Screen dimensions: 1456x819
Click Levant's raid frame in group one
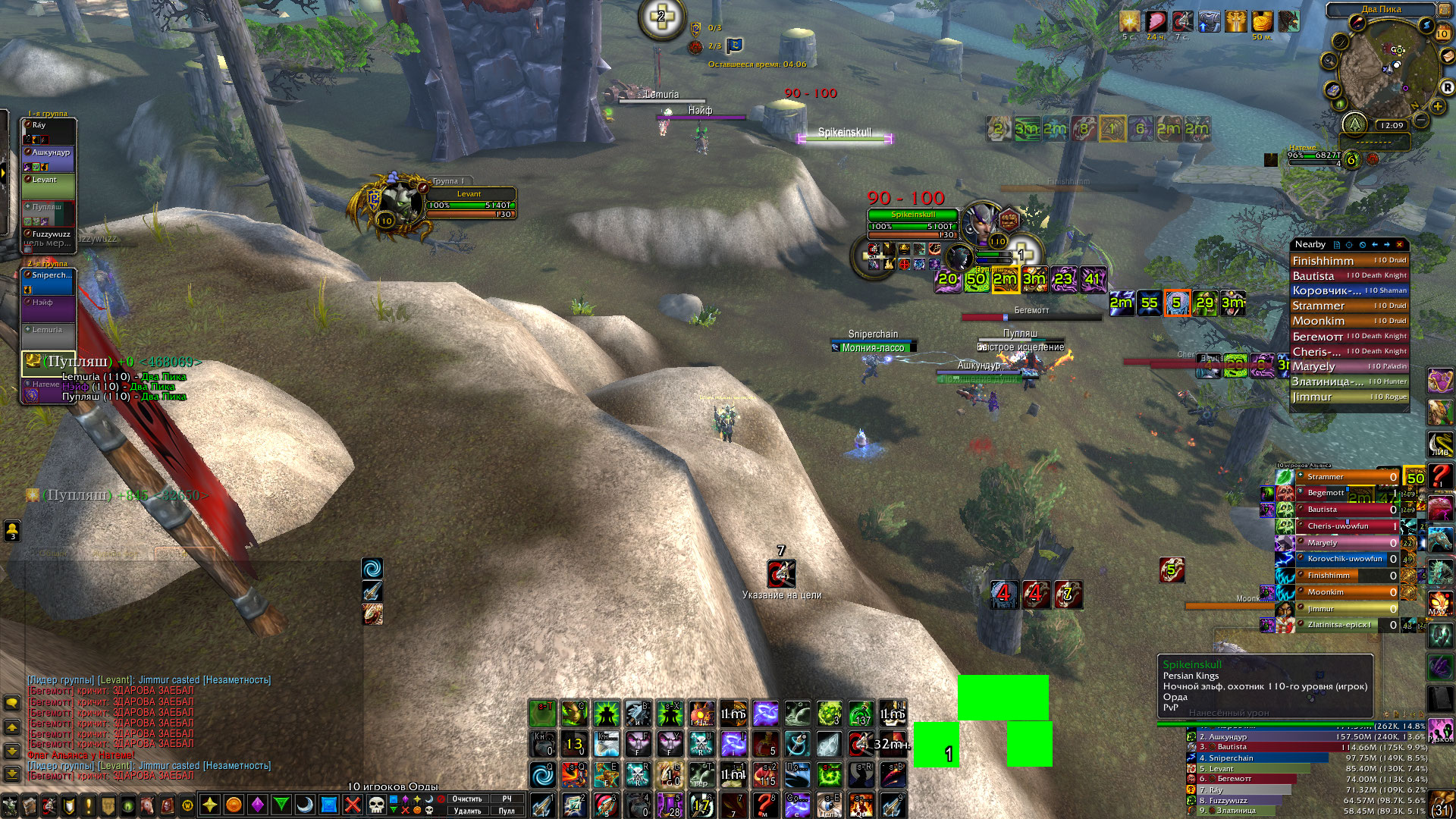point(49,186)
